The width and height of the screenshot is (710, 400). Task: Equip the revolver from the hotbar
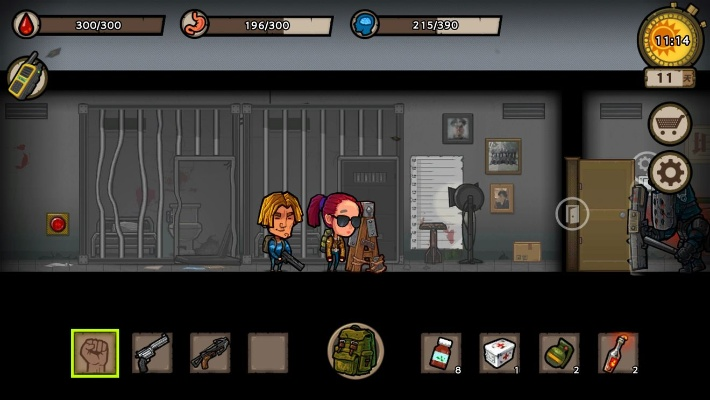[x=152, y=353]
